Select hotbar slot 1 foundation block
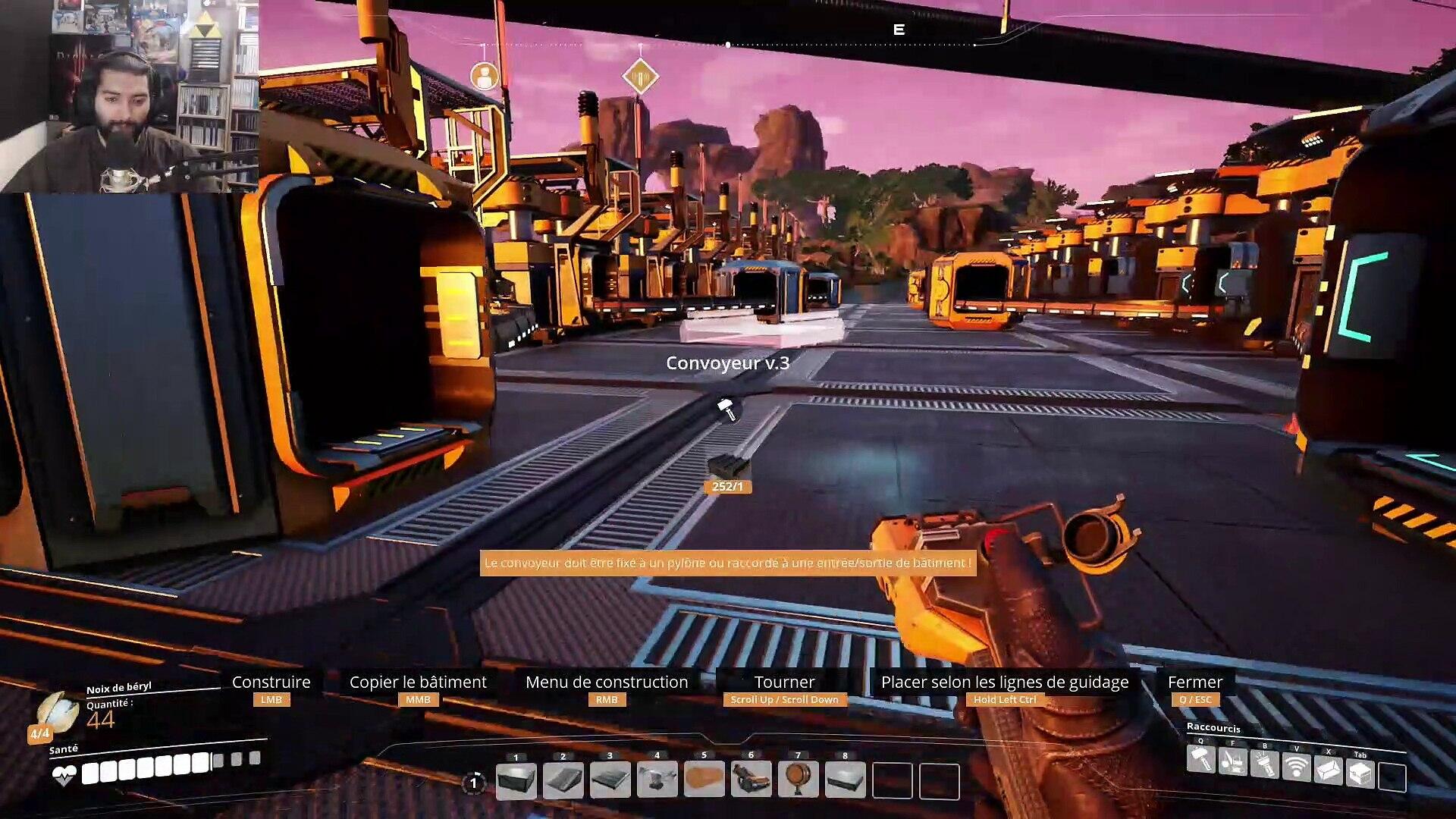Image resolution: width=1456 pixels, height=819 pixels. click(x=516, y=780)
